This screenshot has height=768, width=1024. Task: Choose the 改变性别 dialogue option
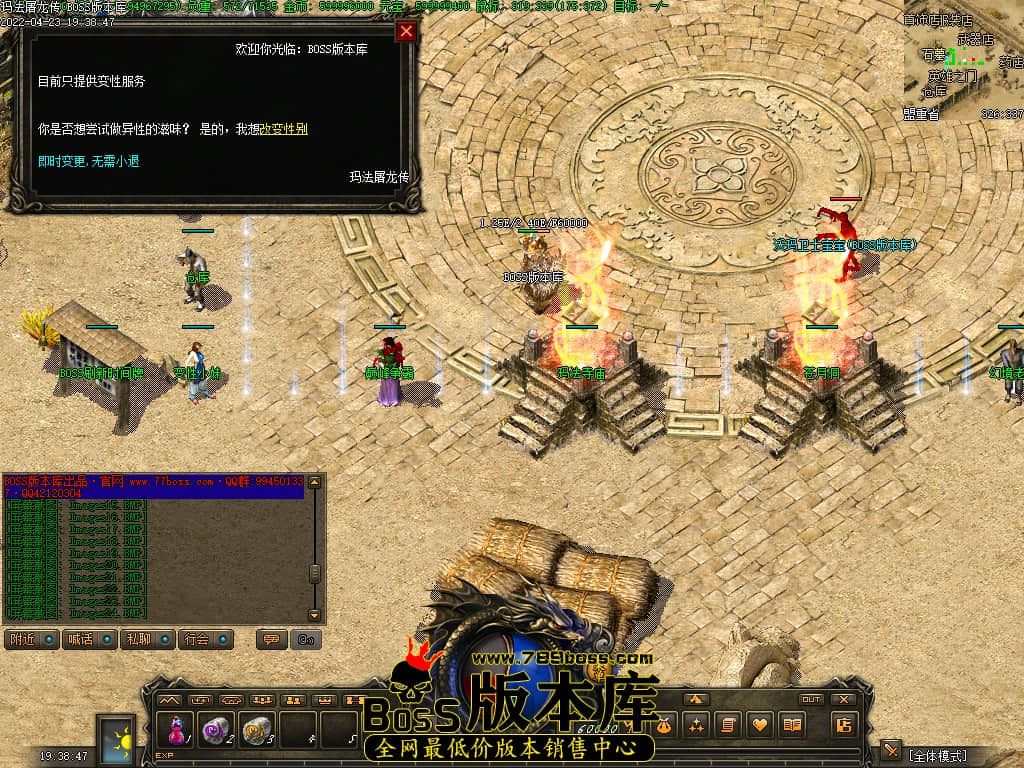point(283,129)
